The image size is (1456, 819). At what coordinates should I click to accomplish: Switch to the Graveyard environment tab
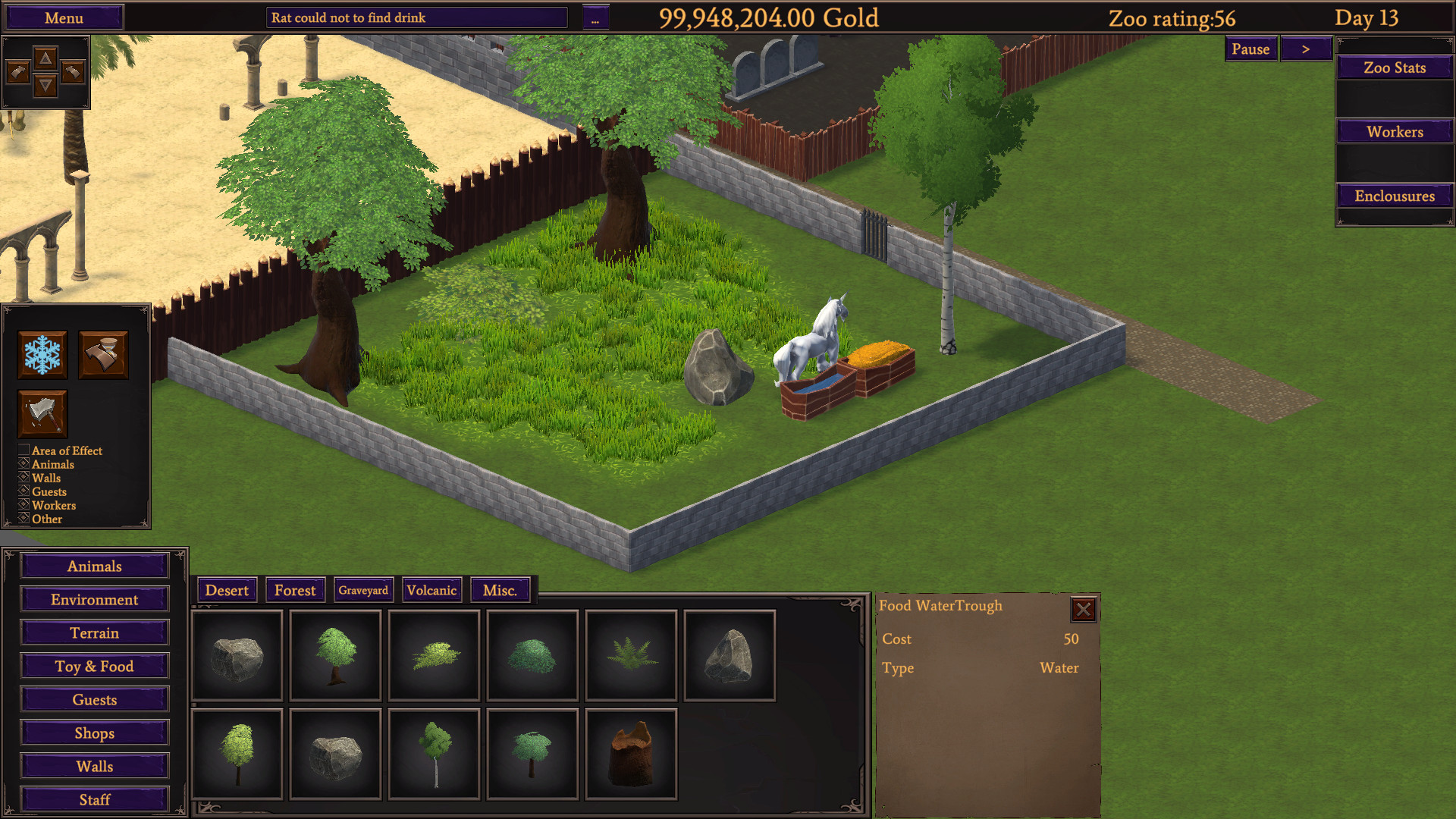[364, 589]
